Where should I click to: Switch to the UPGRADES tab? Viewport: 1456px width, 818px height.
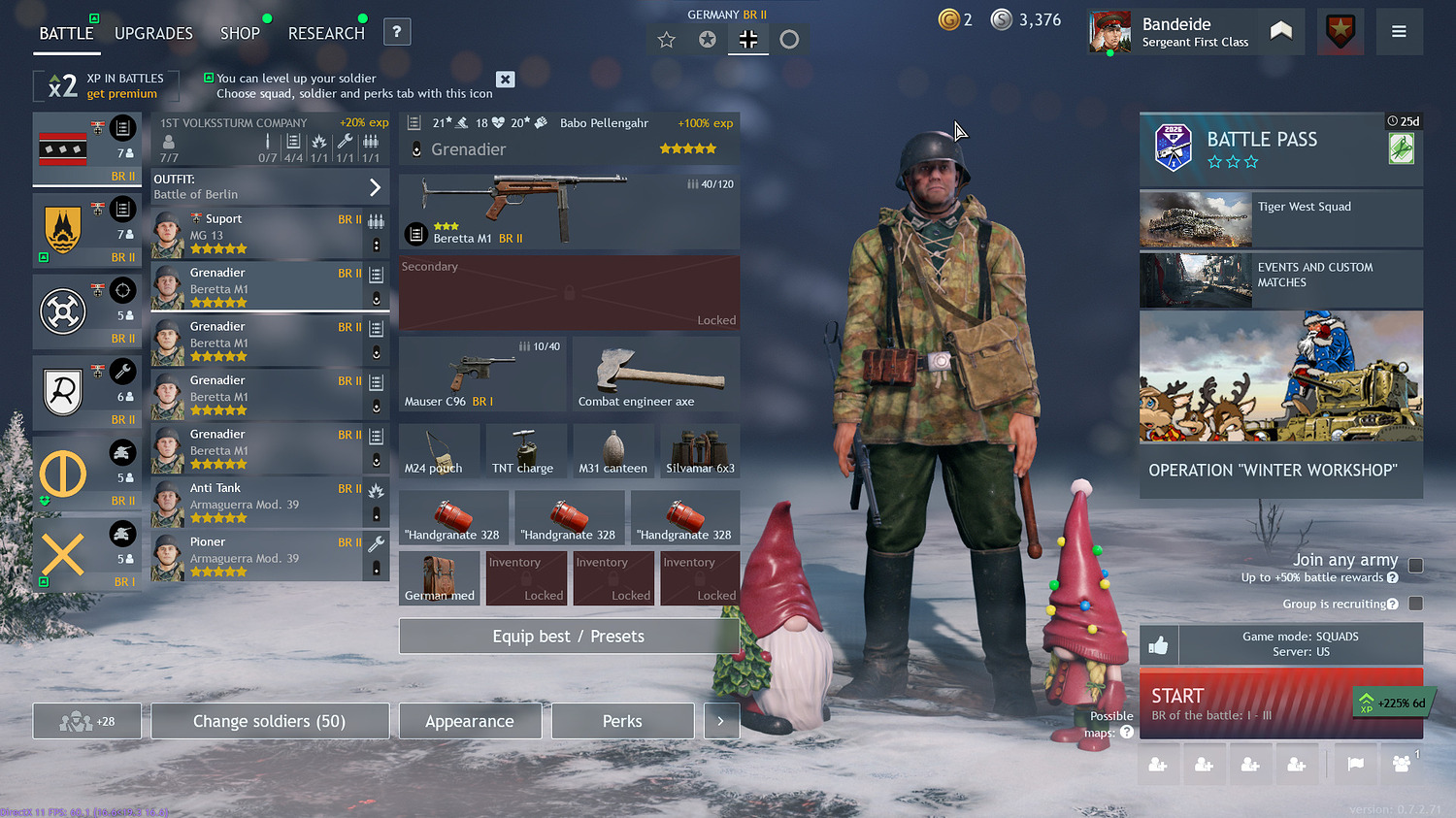click(153, 32)
